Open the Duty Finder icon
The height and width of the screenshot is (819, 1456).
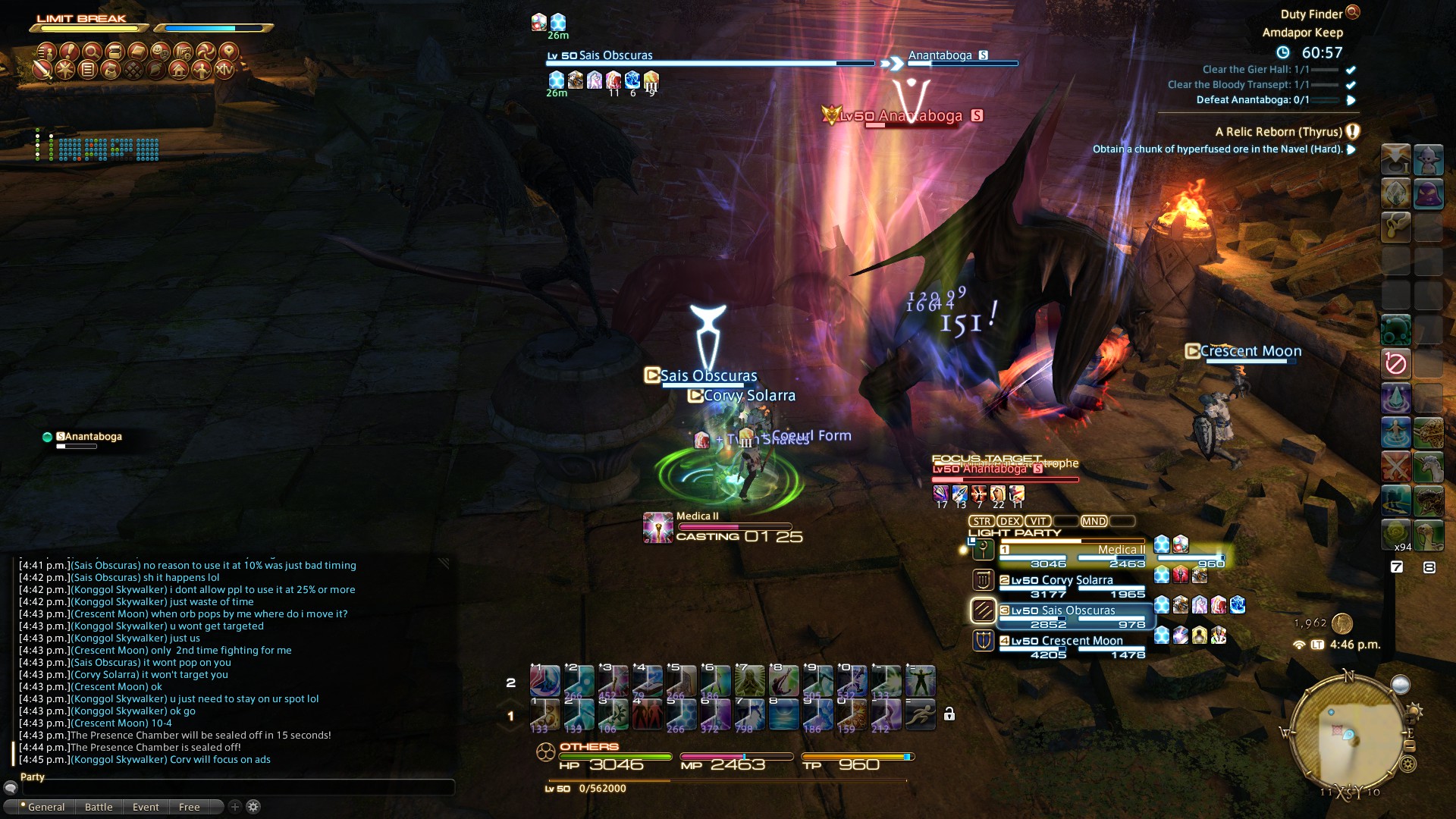pos(1352,12)
